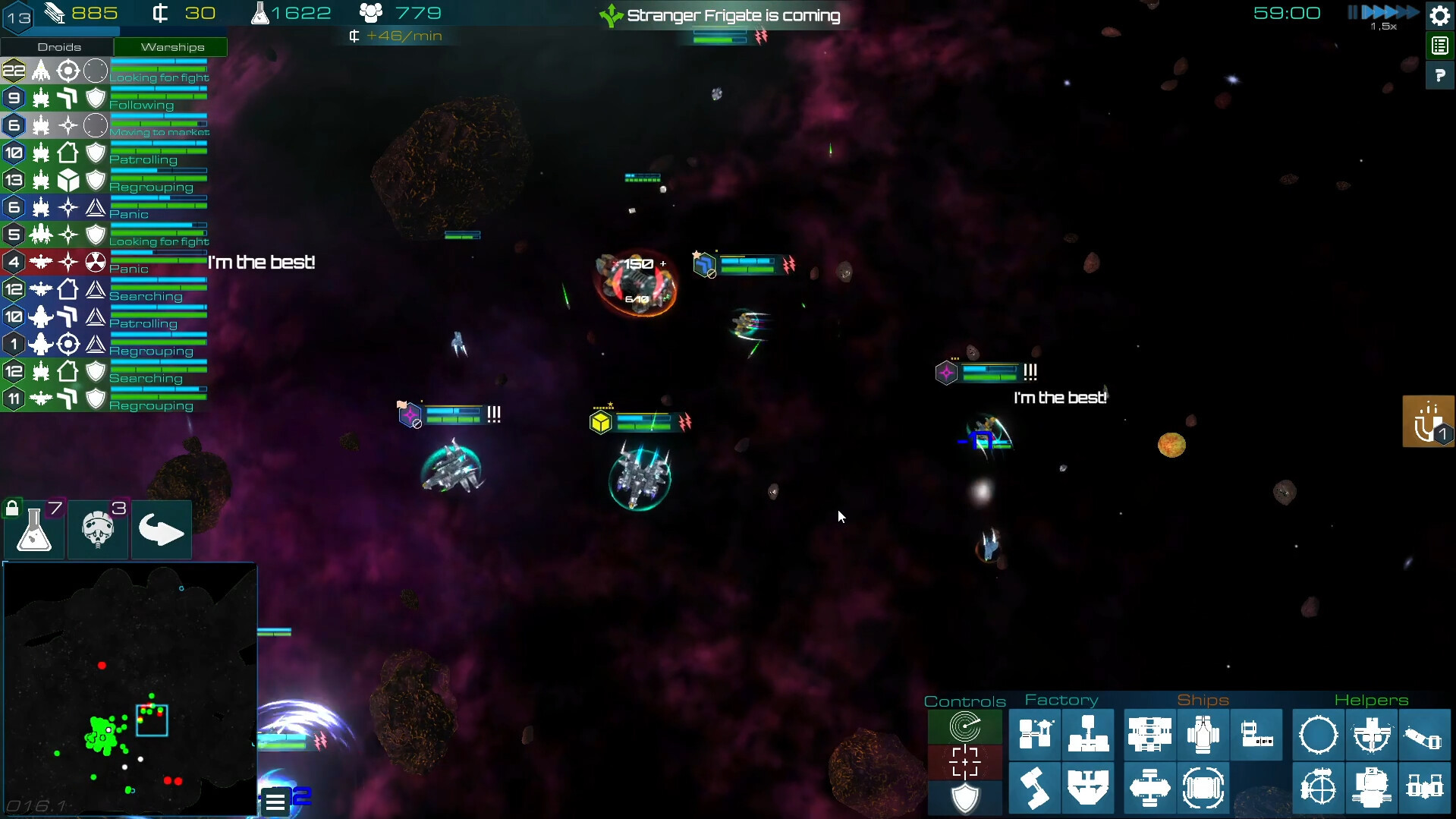
Task: Activate the red crosshair attack control
Action: tap(965, 762)
